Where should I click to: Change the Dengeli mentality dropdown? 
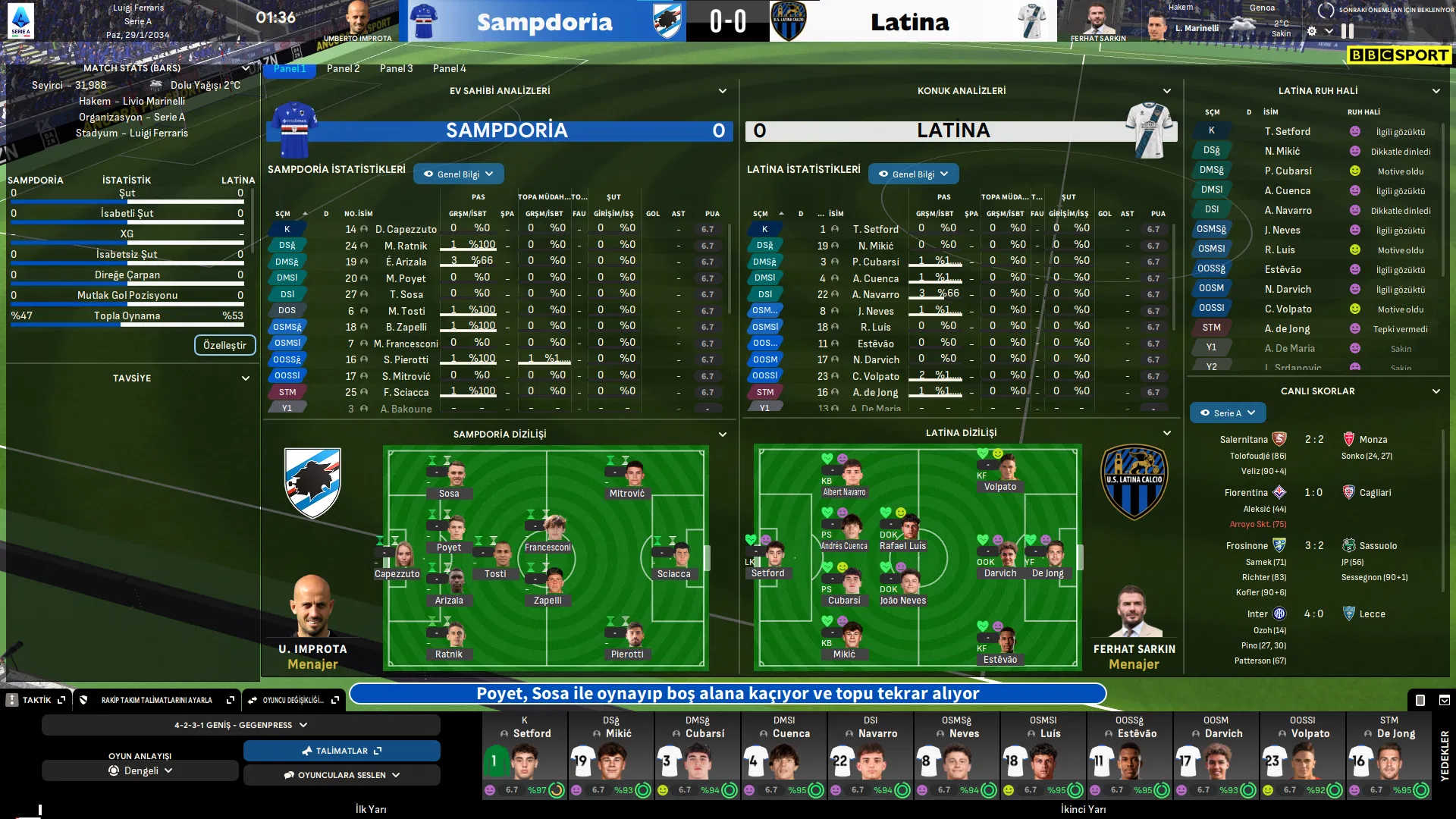(x=140, y=770)
